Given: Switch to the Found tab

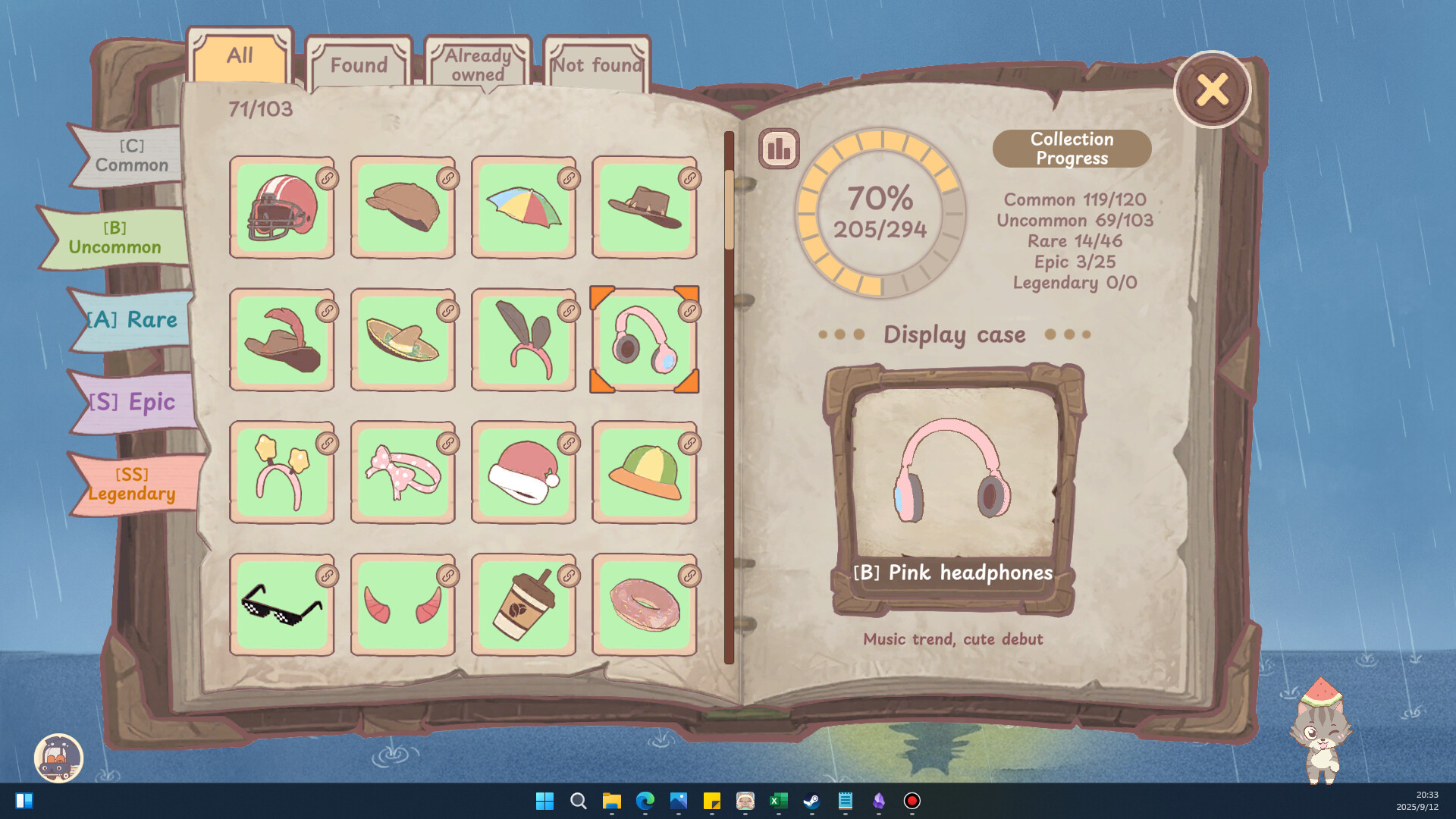Looking at the screenshot, I should 359,65.
